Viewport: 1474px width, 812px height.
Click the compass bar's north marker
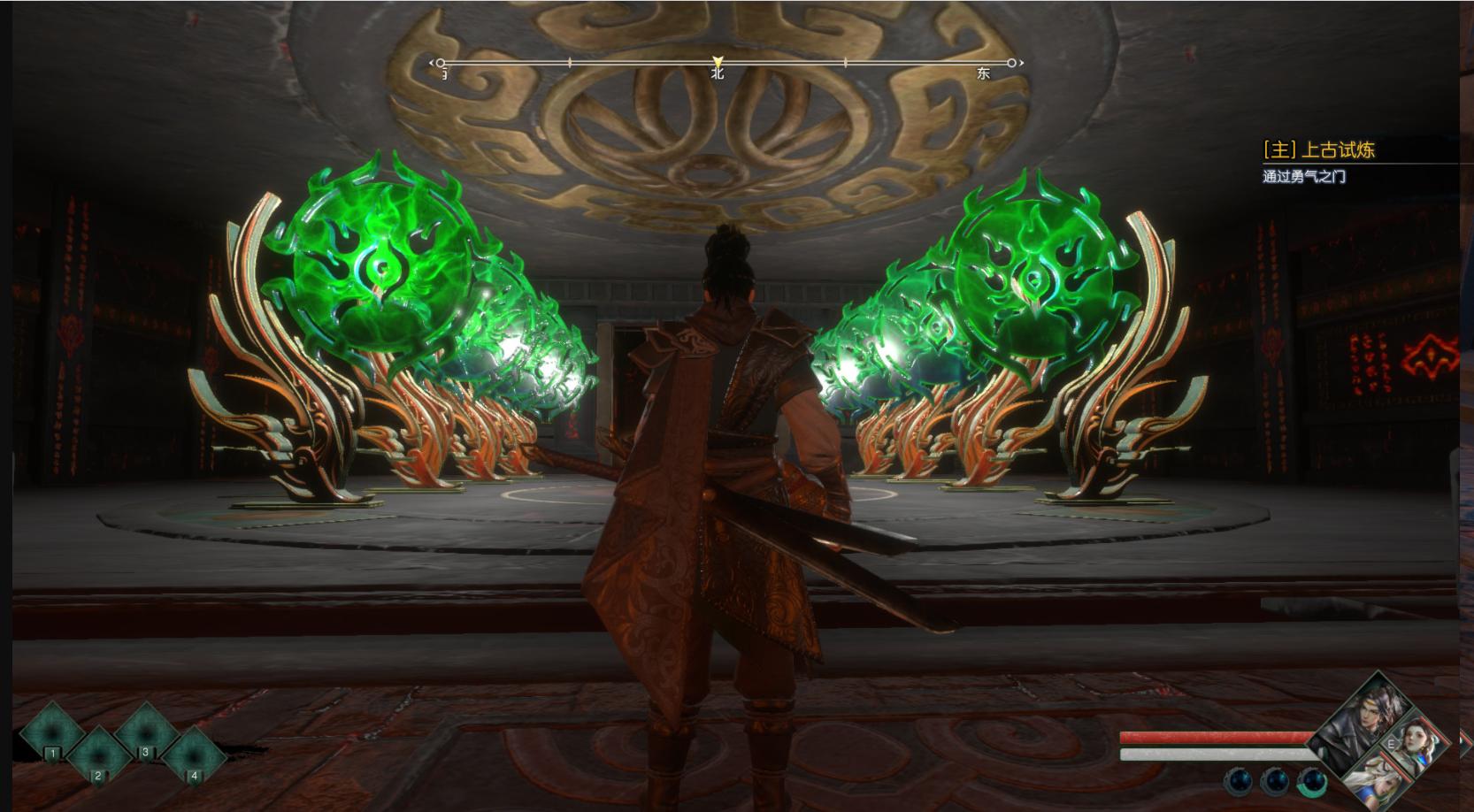[x=718, y=64]
